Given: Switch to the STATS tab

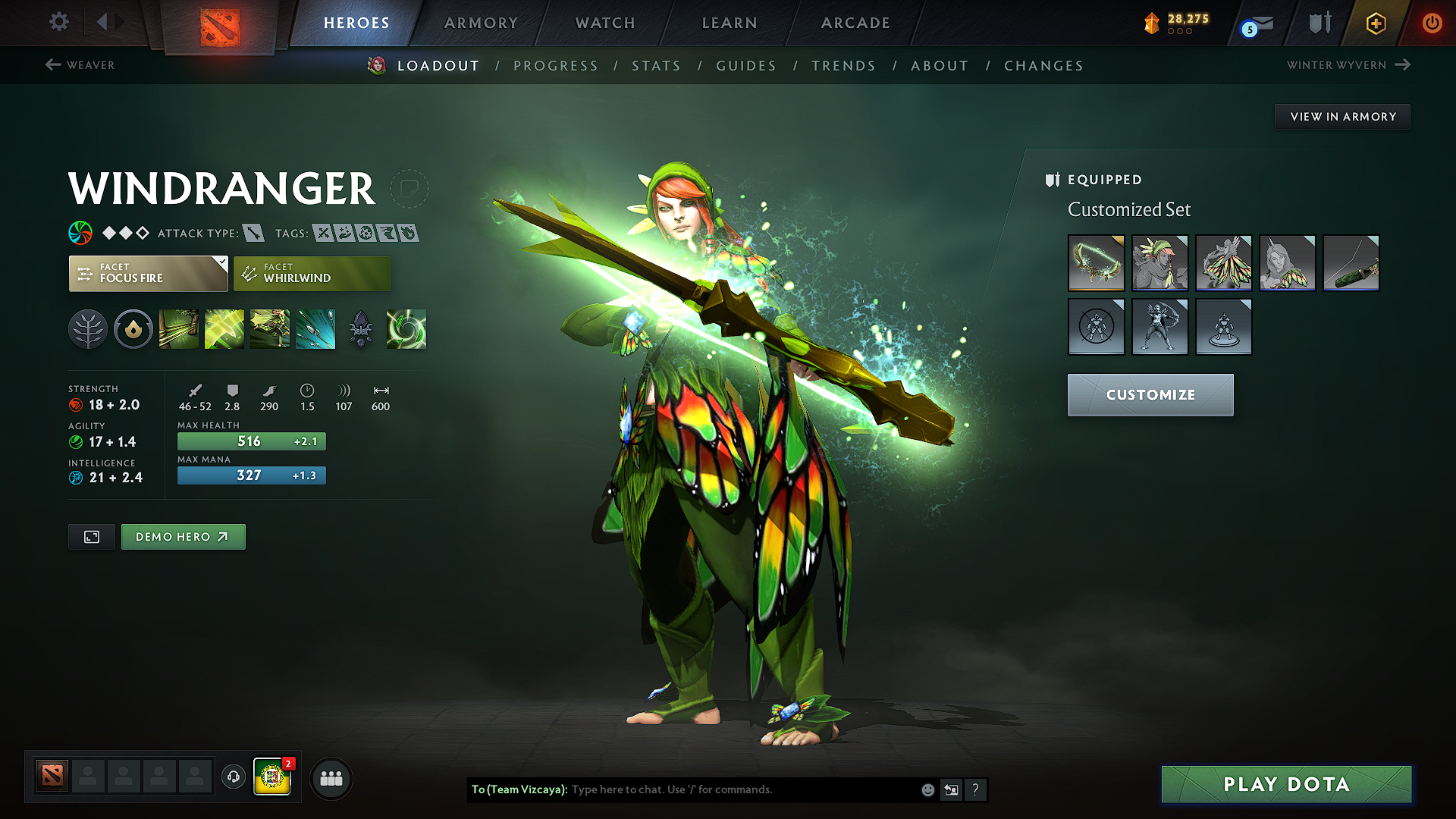Looking at the screenshot, I should [656, 65].
